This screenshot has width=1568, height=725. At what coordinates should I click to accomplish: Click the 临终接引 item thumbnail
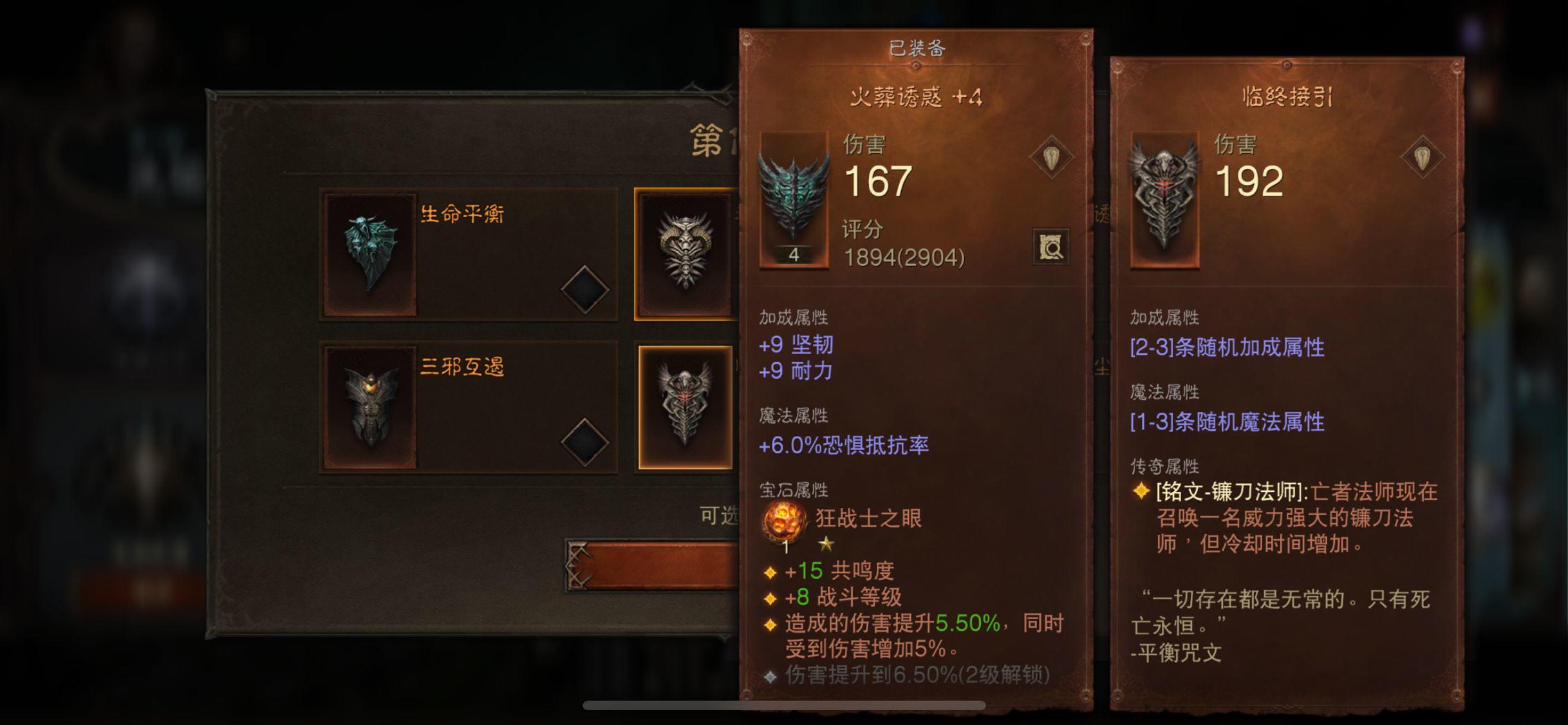pos(1164,200)
